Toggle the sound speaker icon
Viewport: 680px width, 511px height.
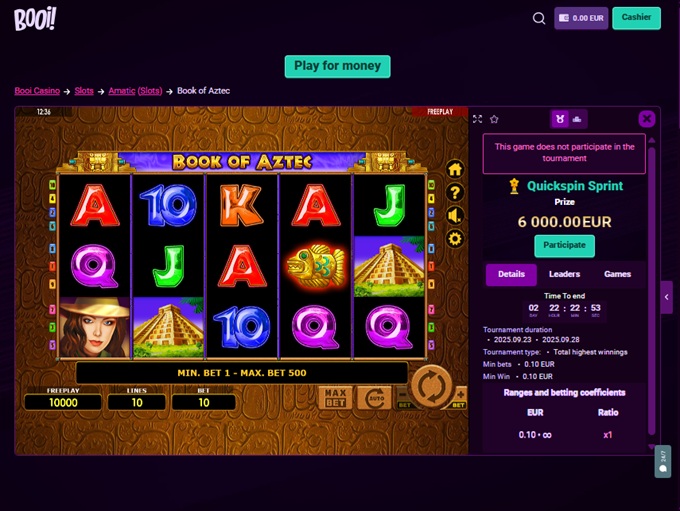point(455,215)
